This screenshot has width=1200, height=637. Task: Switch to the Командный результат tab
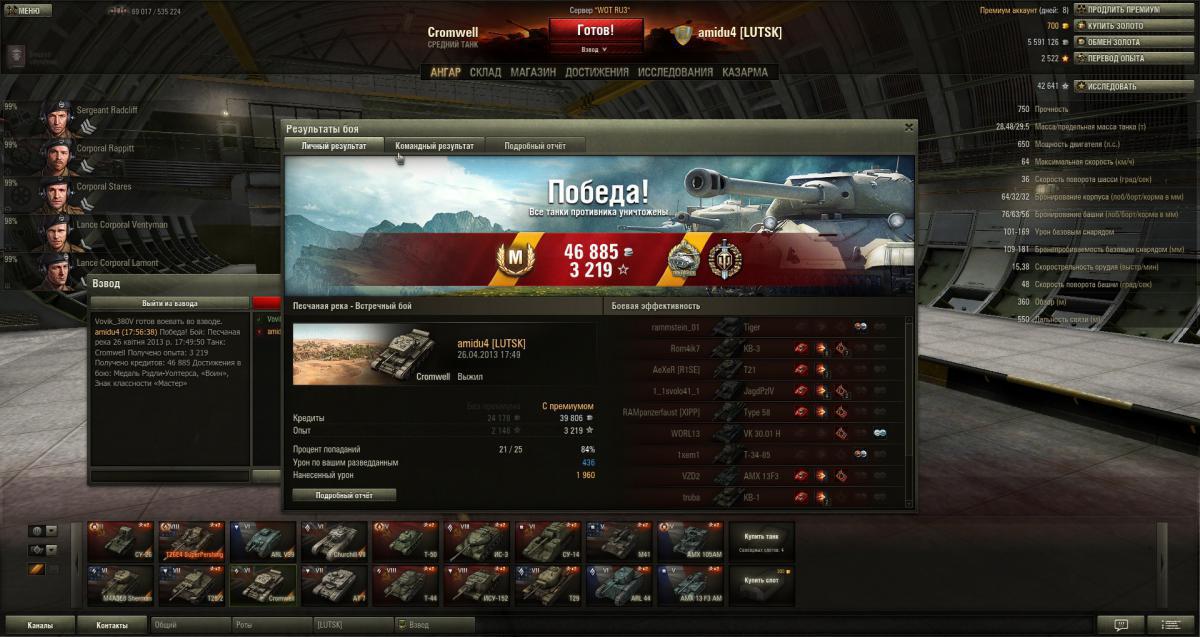[x=434, y=146]
